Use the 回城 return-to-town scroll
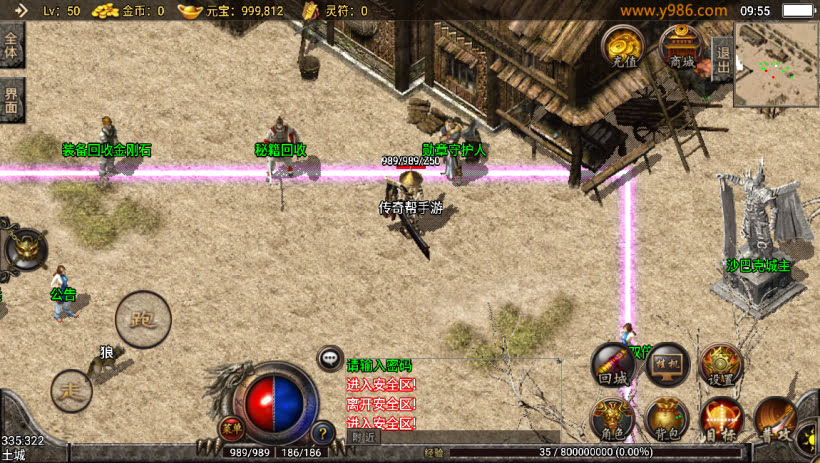Screen dimensions: 820x463 613,365
